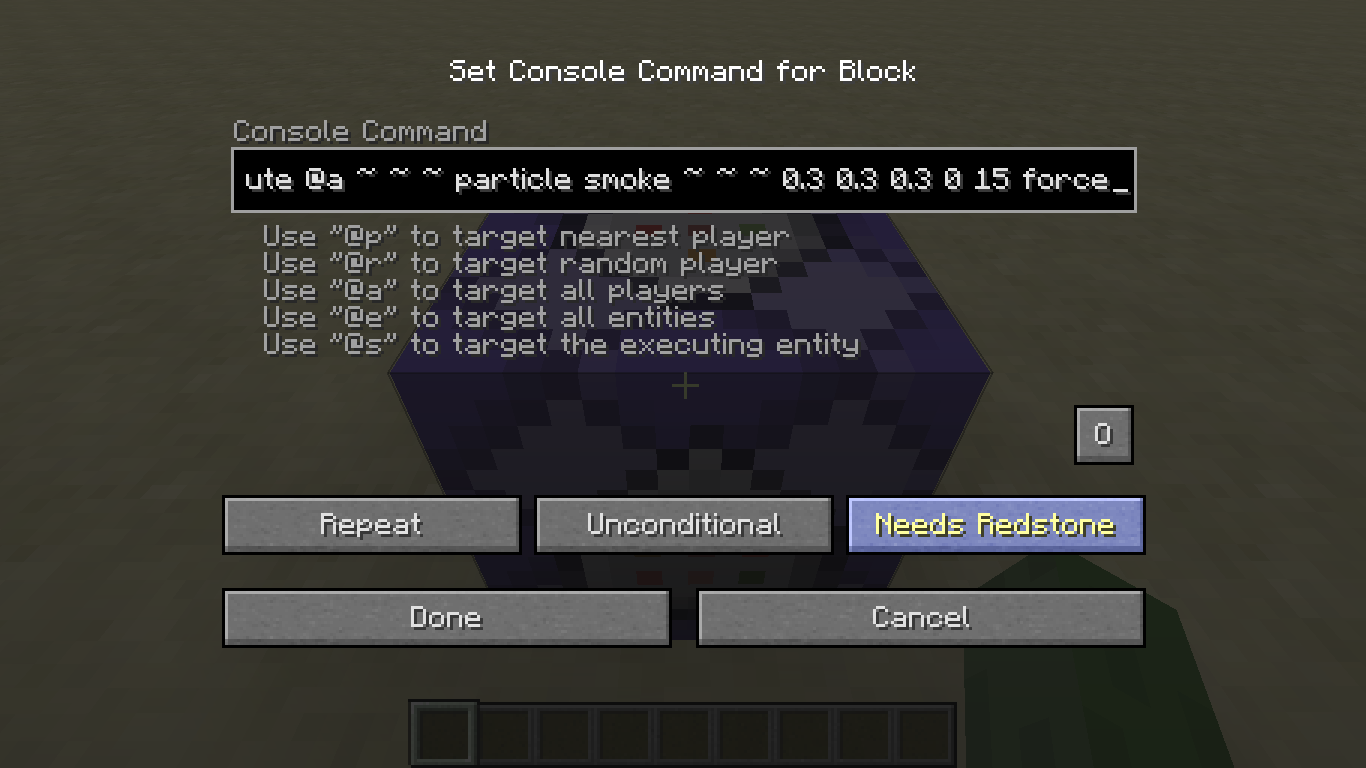Switch Needs Redstone to Always Active

(x=995, y=524)
